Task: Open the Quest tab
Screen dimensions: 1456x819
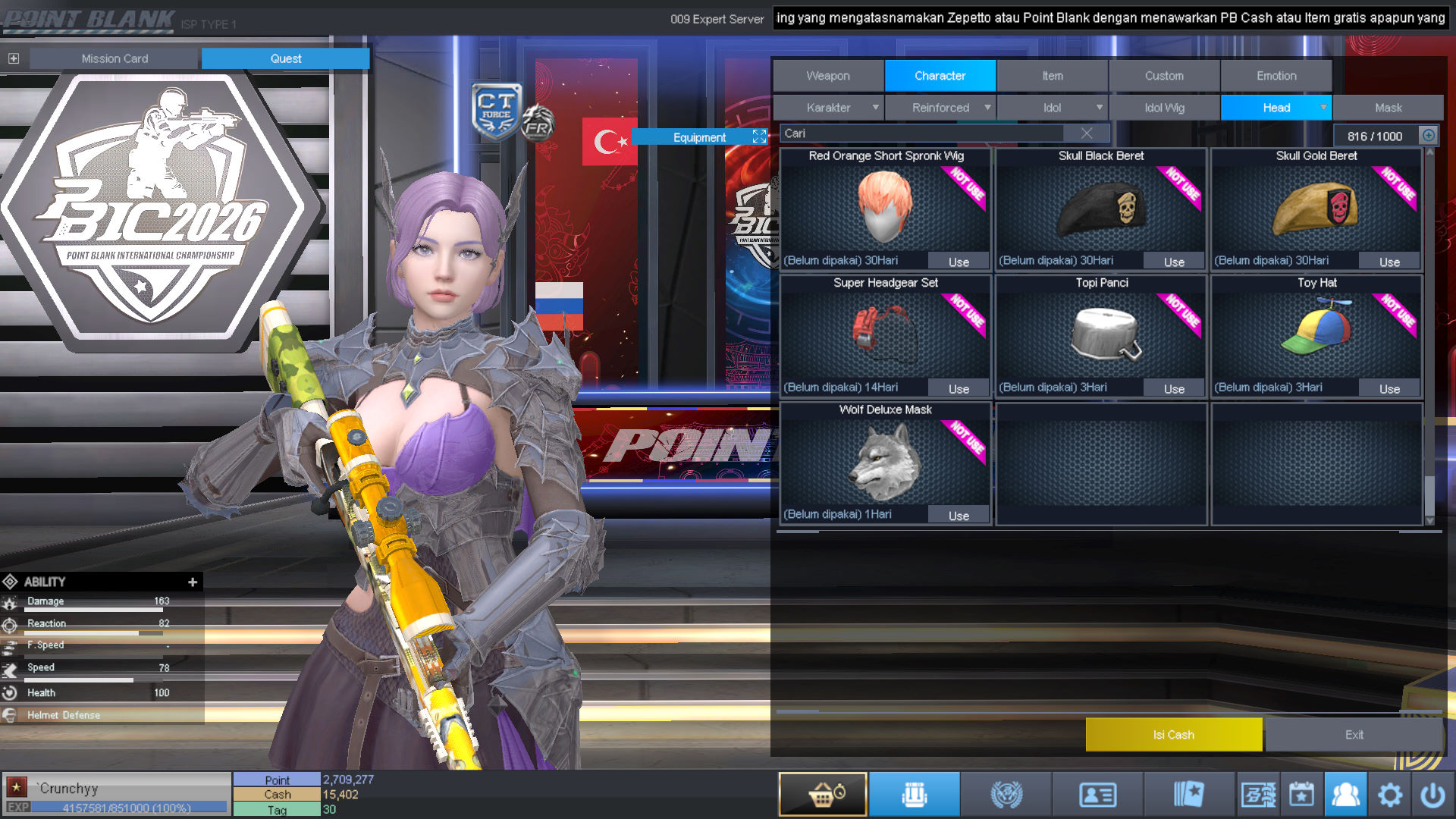Action: pyautogui.click(x=285, y=58)
